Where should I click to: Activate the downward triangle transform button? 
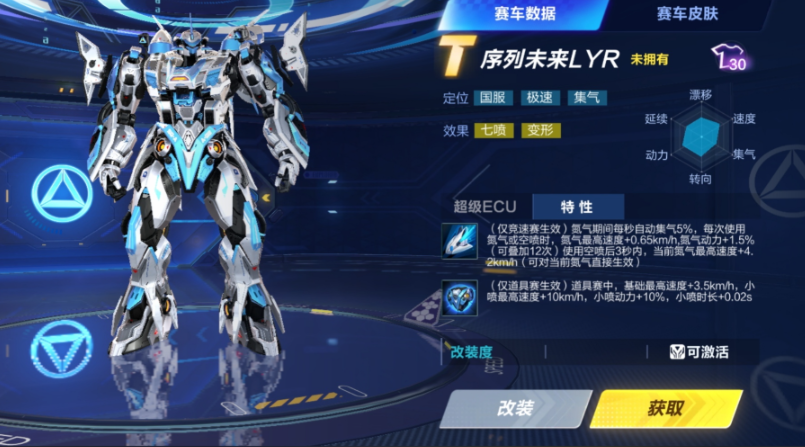62,353
